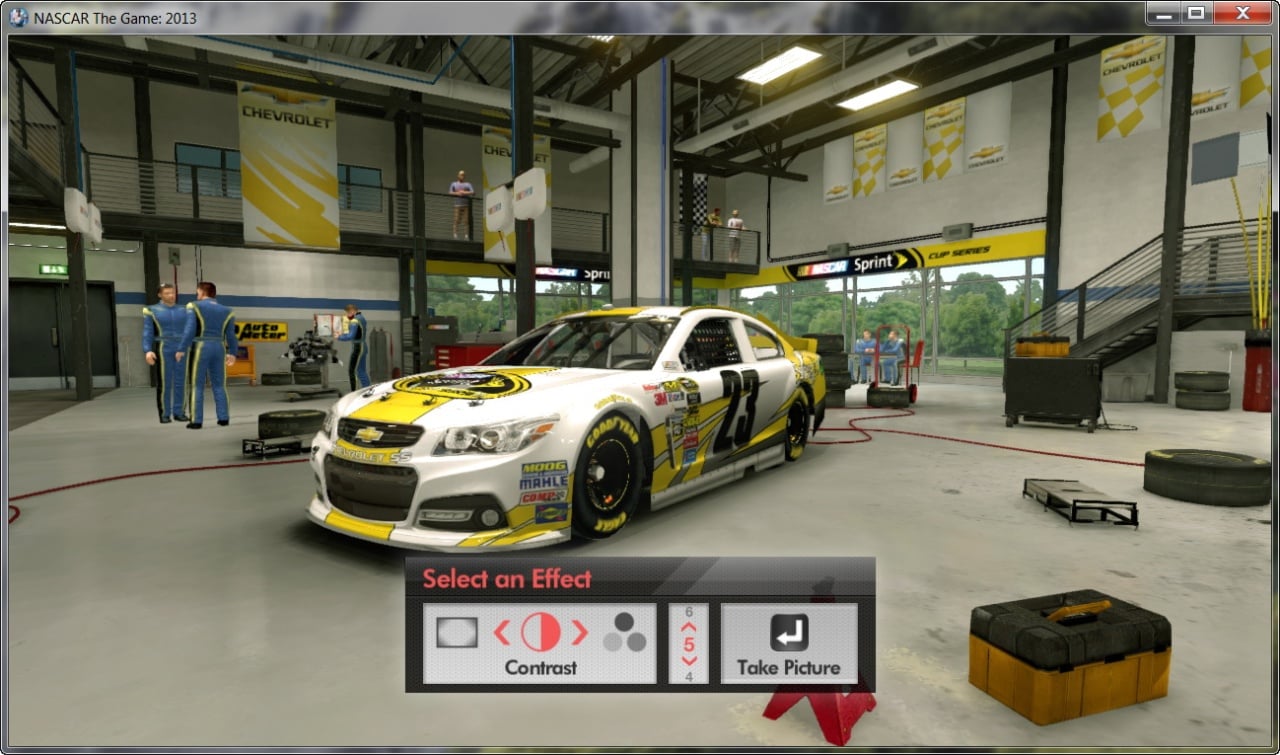This screenshot has width=1280, height=755.
Task: Select the Contrast half-circle effect icon
Action: tap(540, 632)
